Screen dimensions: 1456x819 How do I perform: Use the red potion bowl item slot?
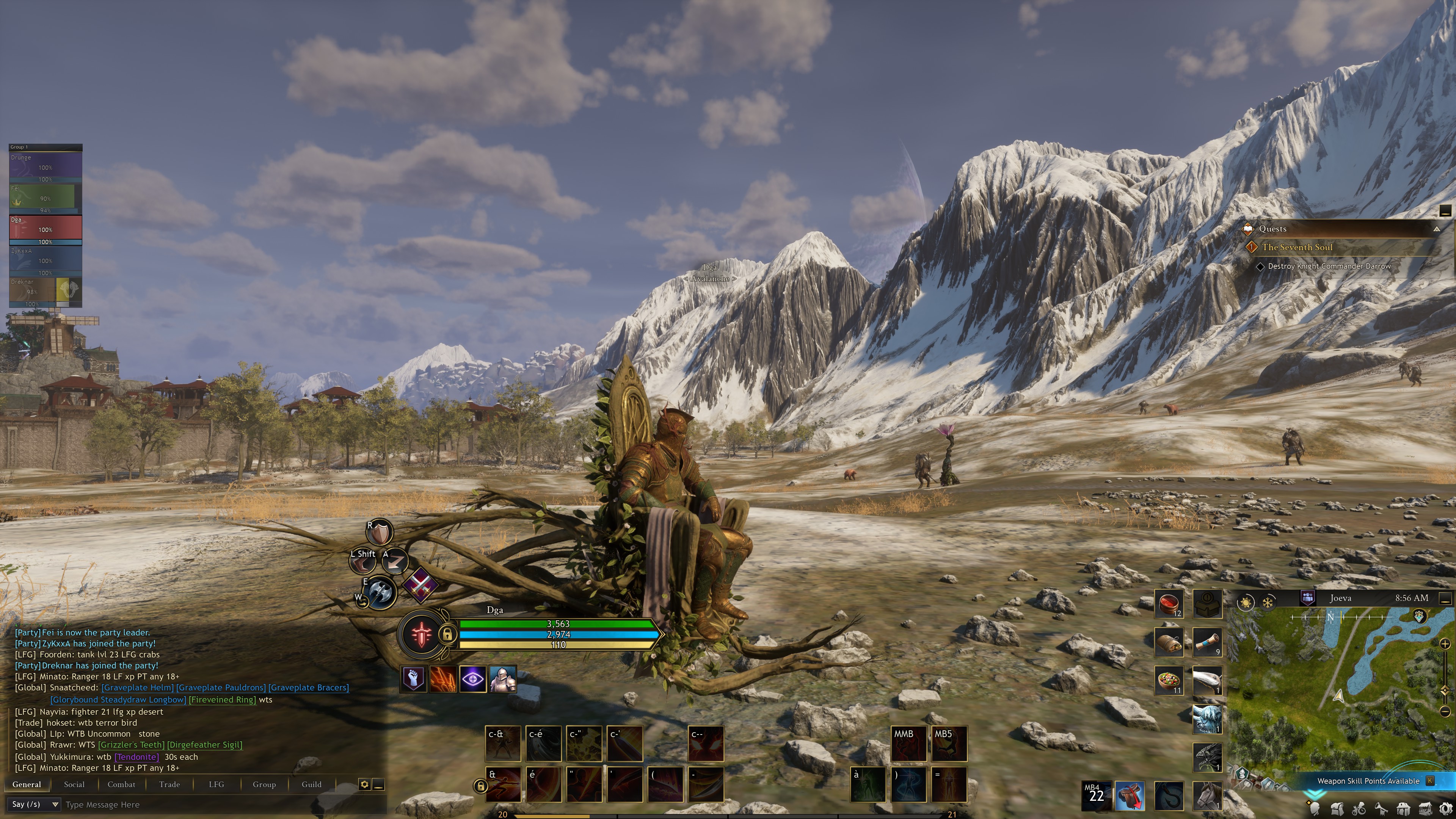tap(1168, 604)
